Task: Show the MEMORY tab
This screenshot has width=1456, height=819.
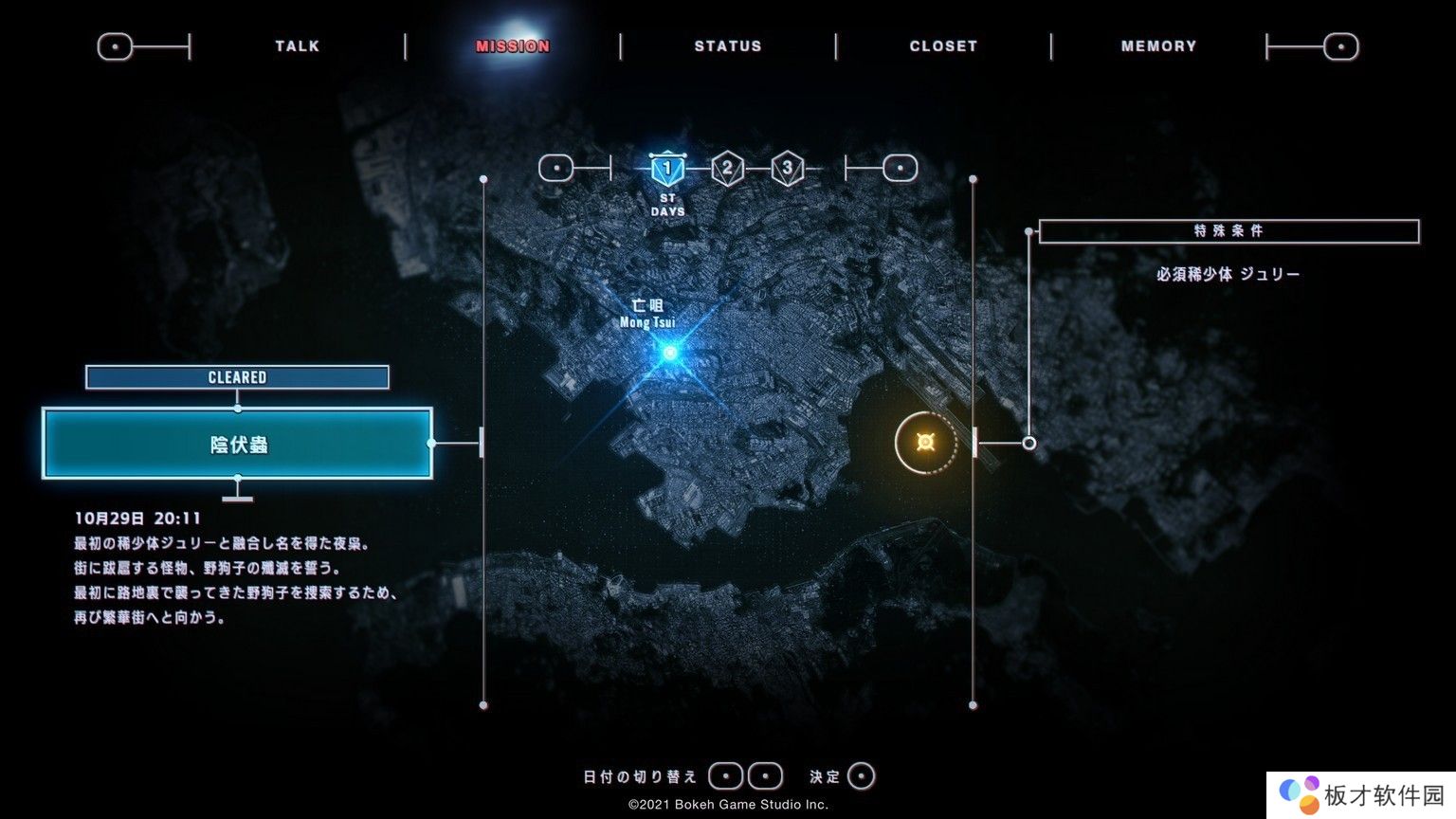Action: (1158, 45)
